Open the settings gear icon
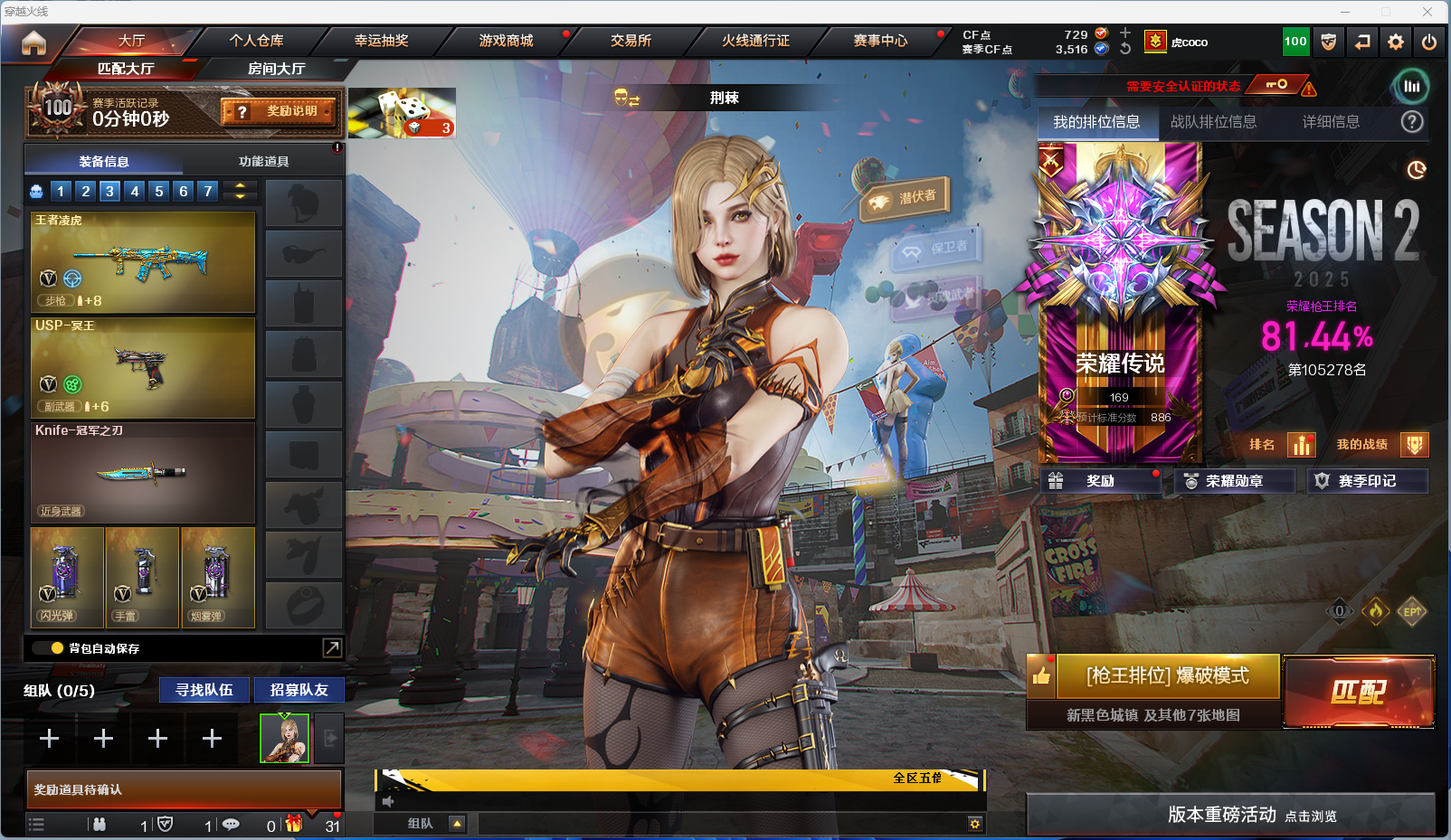1451x840 pixels. [1396, 42]
